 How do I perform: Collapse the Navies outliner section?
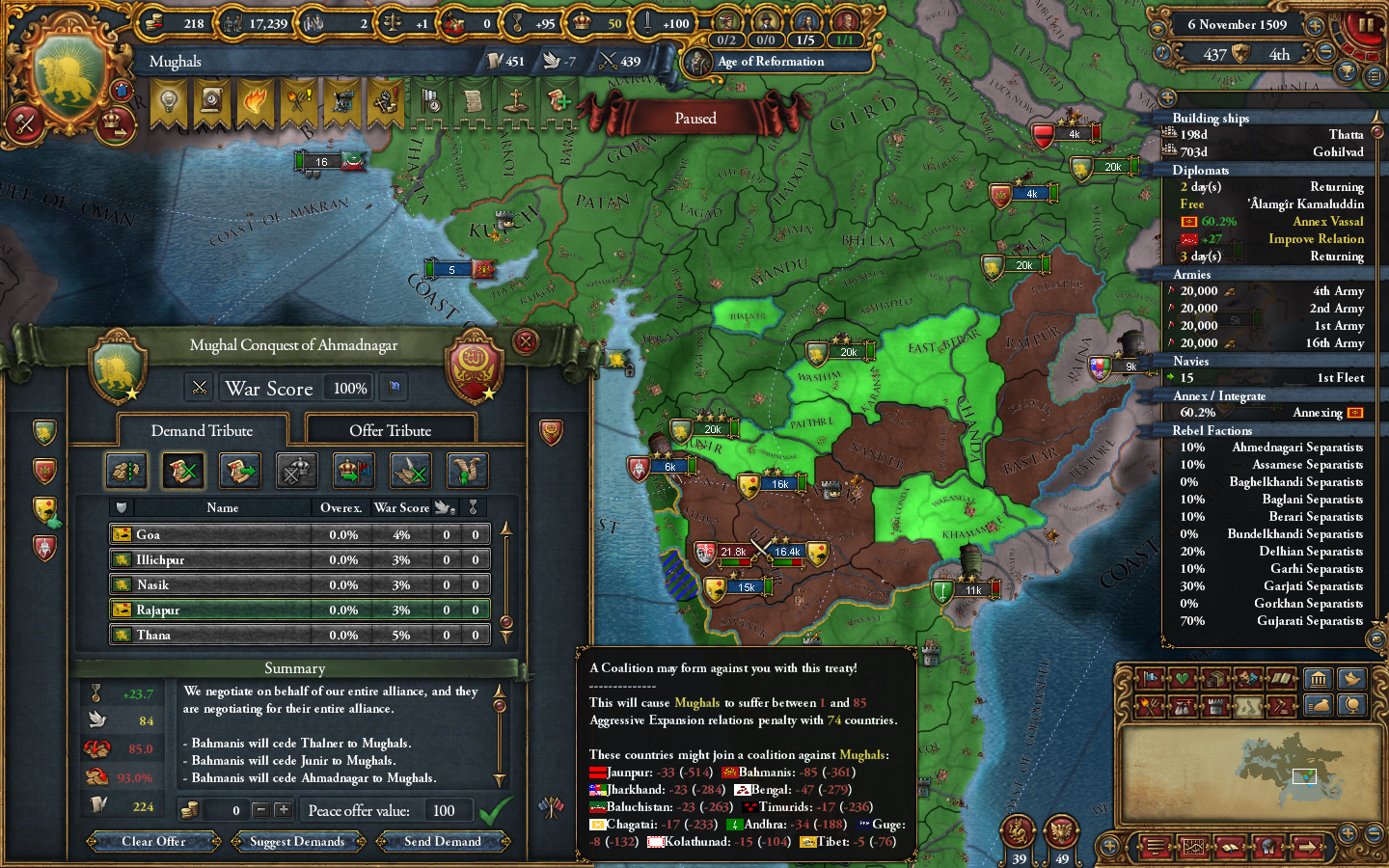coord(1191,361)
